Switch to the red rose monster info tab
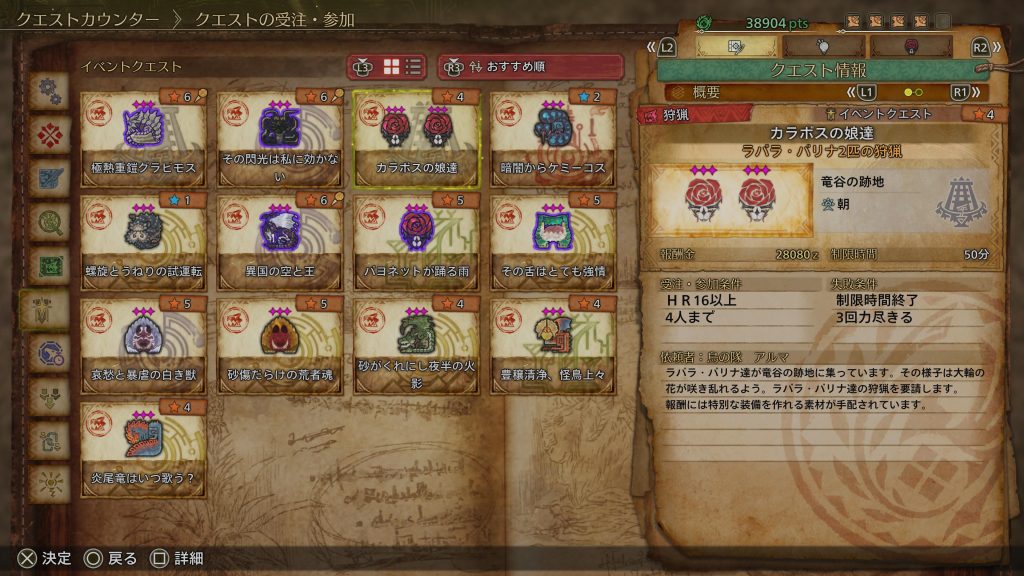This screenshot has width=1024, height=576. coord(912,46)
